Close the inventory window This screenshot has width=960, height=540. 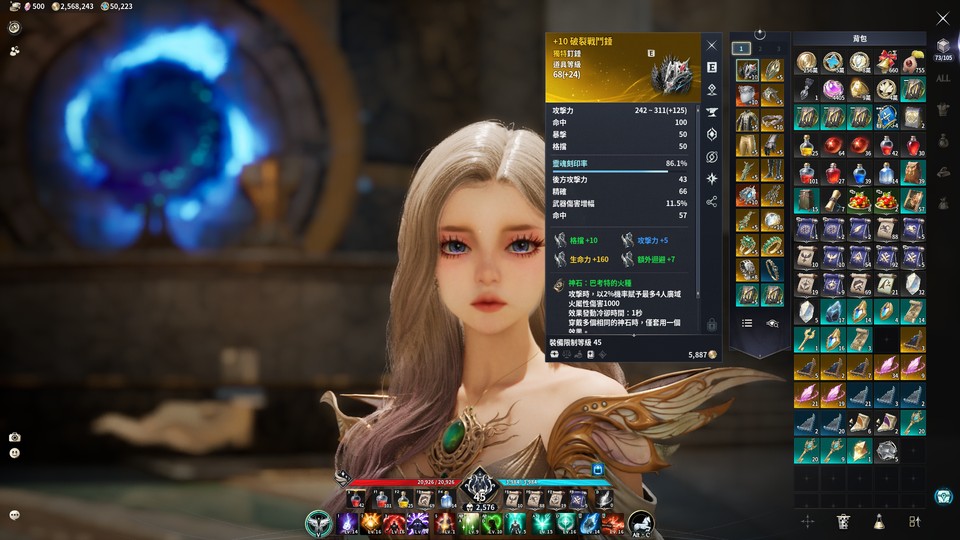[942, 18]
